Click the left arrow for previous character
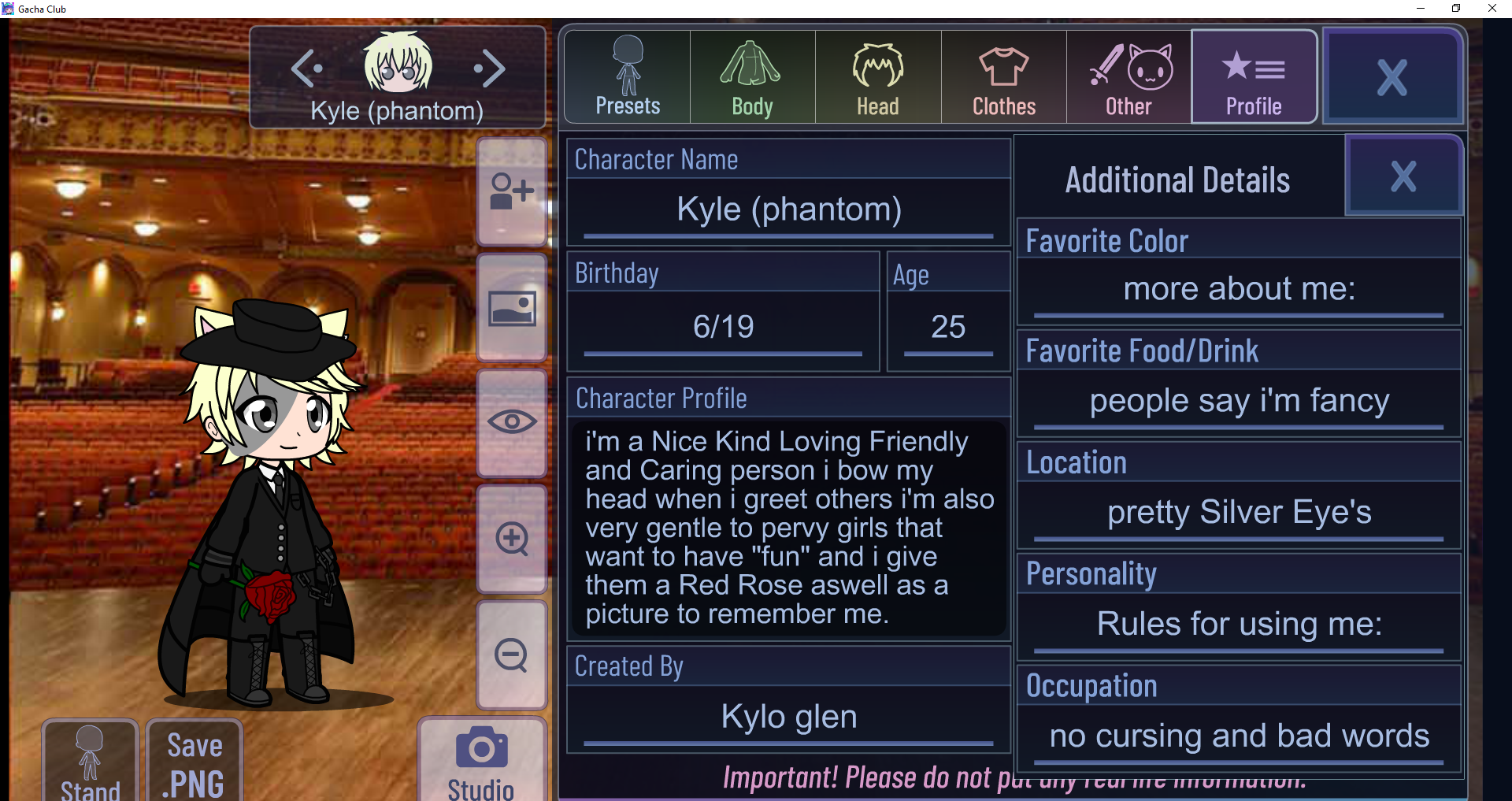Viewport: 1512px width, 801px height. tap(307, 69)
